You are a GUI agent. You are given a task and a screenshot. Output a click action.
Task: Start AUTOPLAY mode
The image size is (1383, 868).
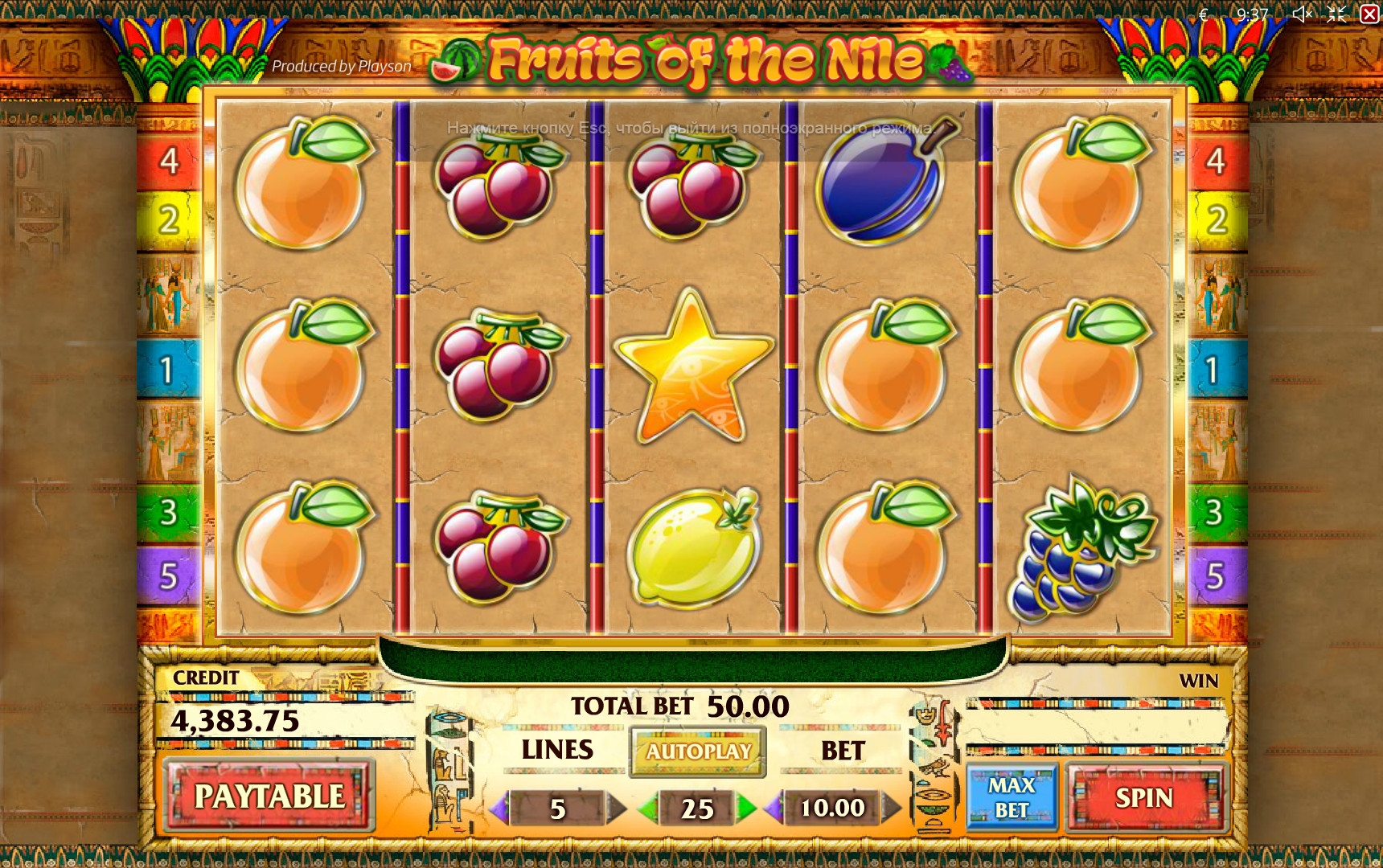(698, 751)
